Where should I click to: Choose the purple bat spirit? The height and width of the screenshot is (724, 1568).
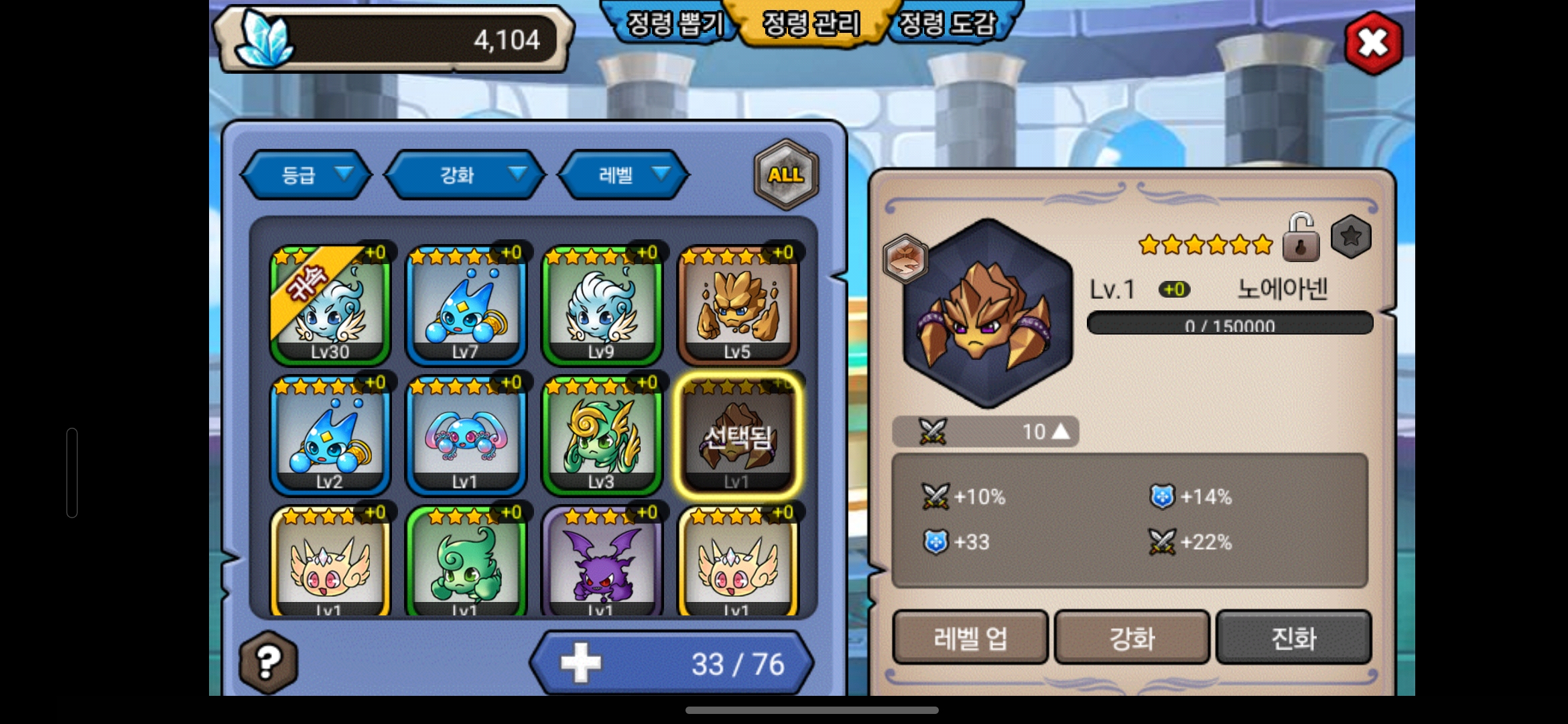point(602,563)
